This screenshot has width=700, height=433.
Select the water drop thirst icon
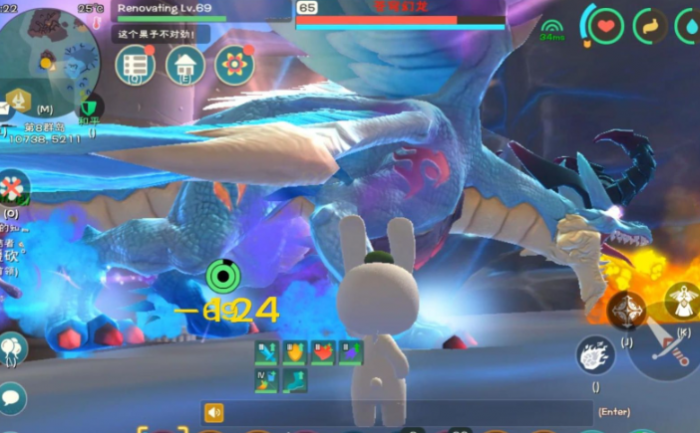point(689,26)
